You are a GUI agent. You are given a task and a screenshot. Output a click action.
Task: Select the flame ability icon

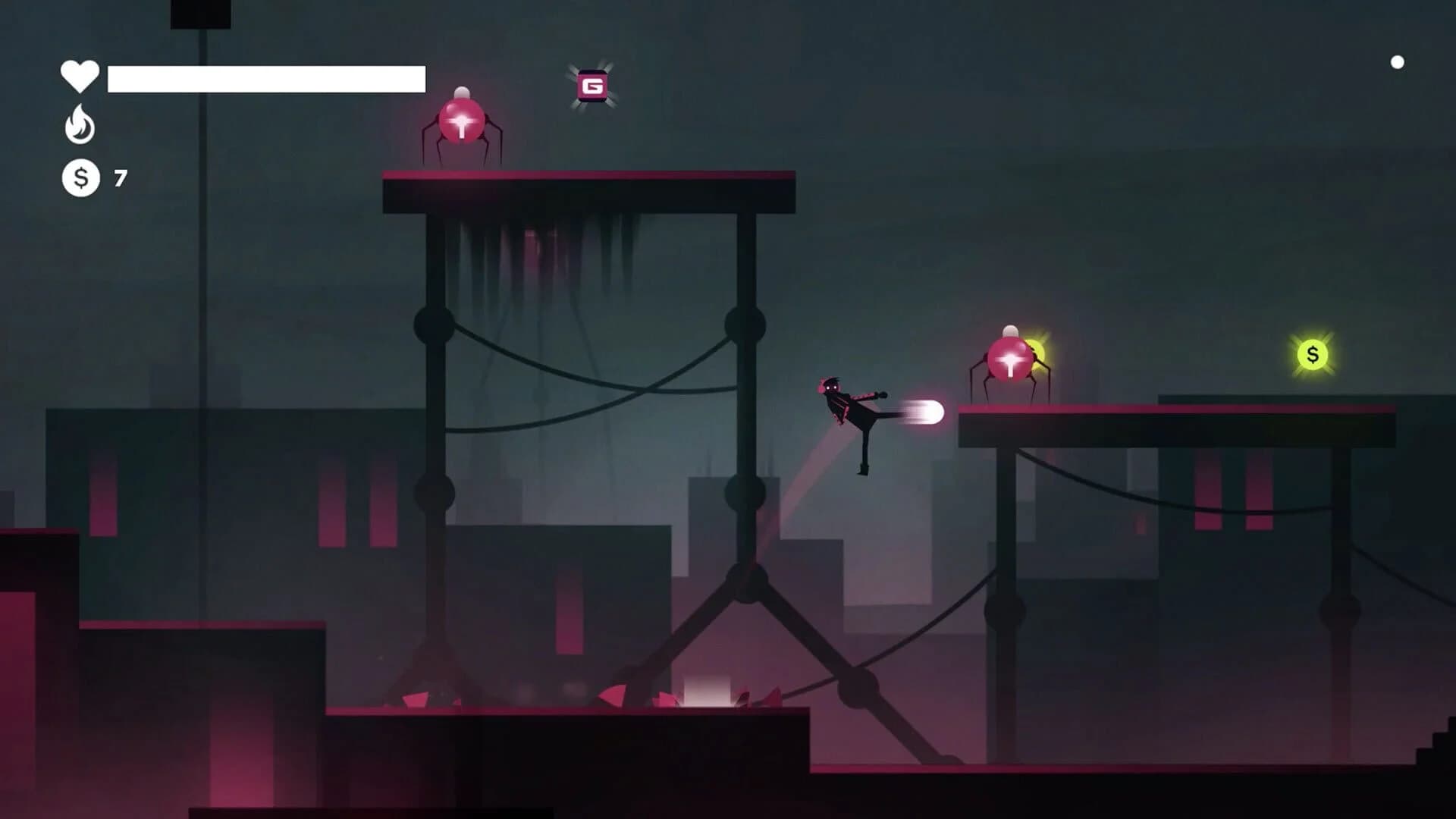pos(79,126)
